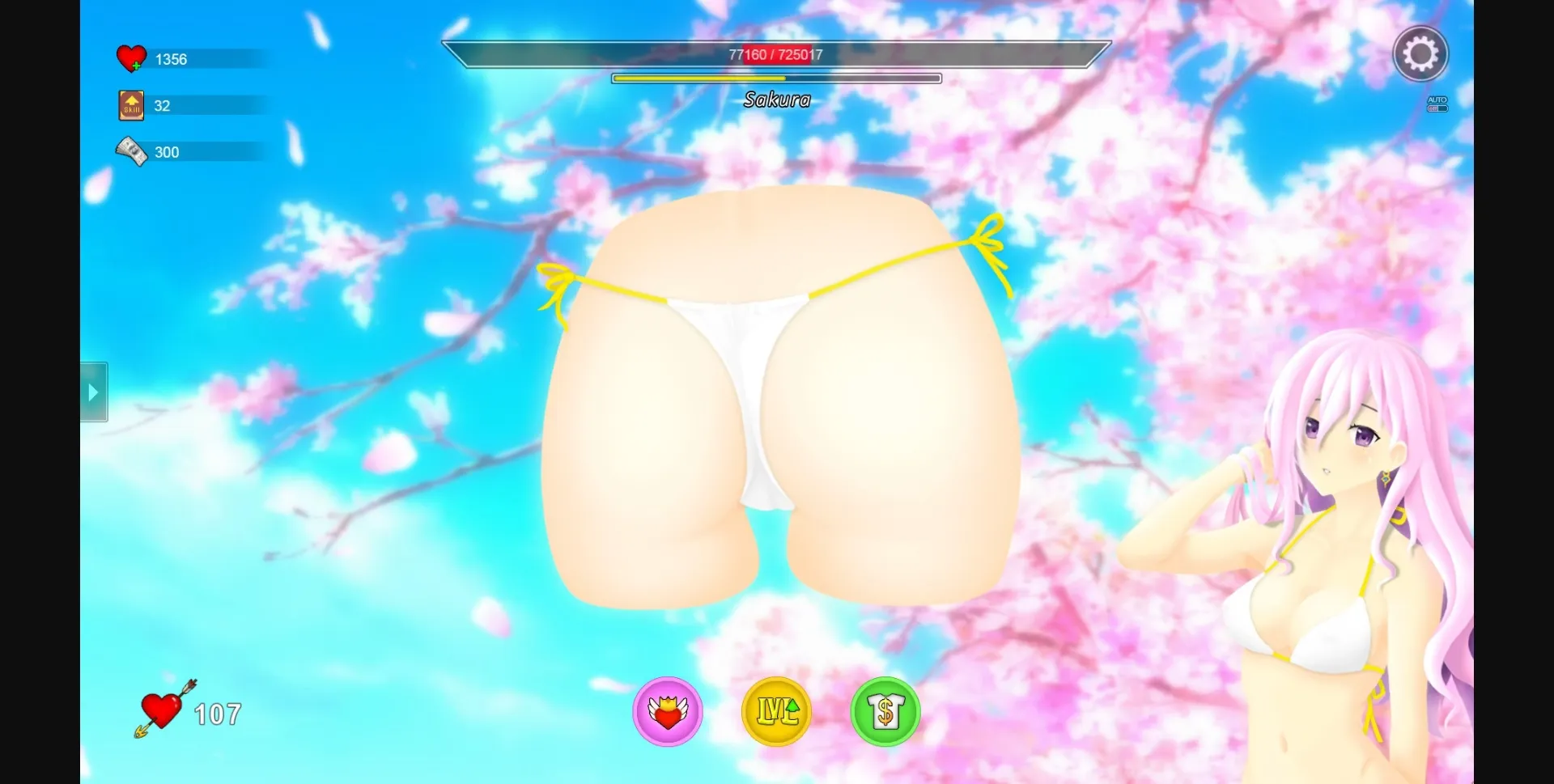Click the heart health icon with plus sign

click(x=131, y=57)
